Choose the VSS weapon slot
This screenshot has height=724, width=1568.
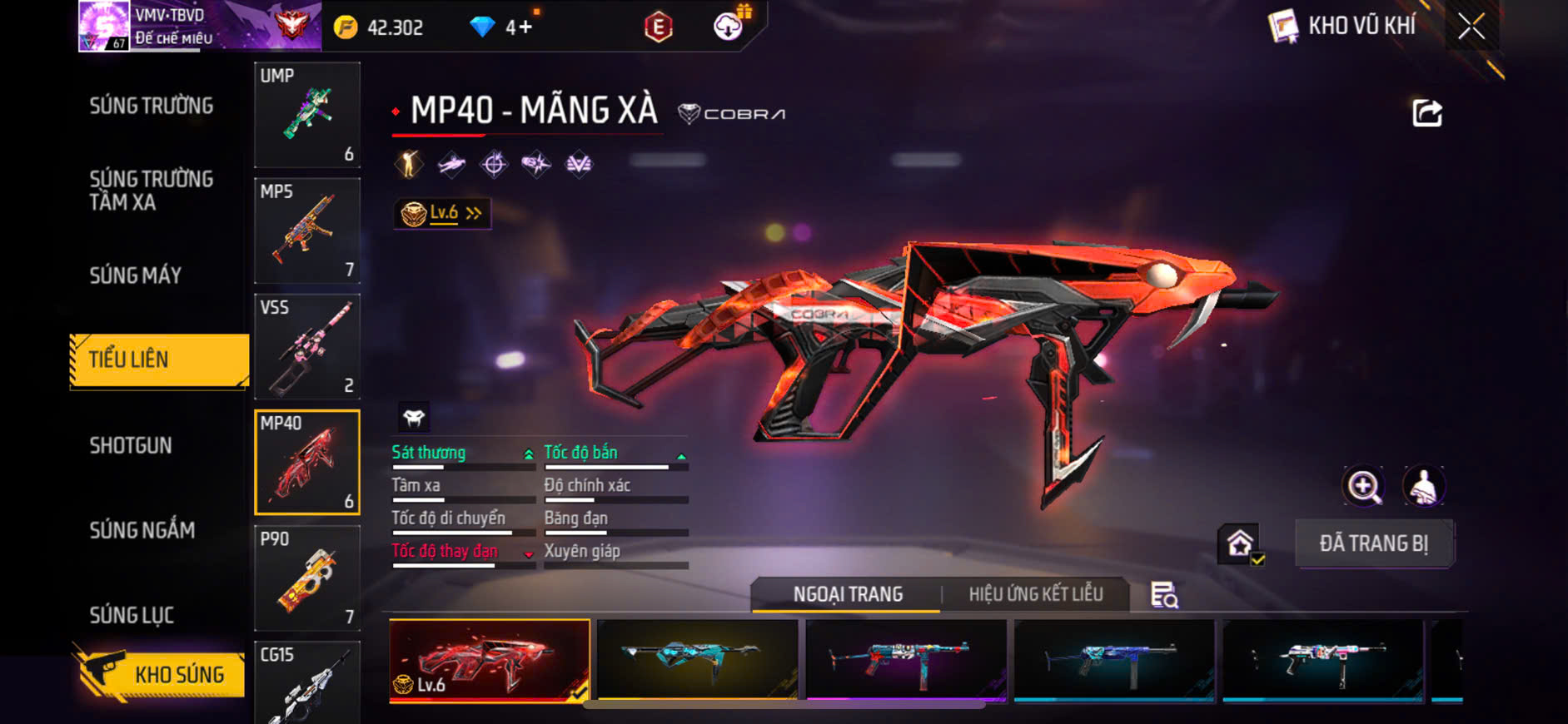pos(307,346)
